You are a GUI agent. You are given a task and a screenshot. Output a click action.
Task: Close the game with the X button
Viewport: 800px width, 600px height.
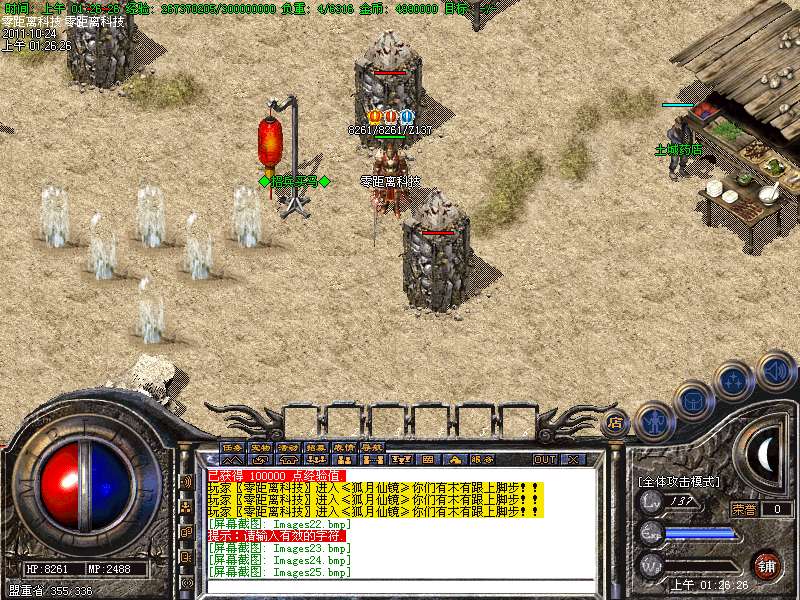pos(573,459)
